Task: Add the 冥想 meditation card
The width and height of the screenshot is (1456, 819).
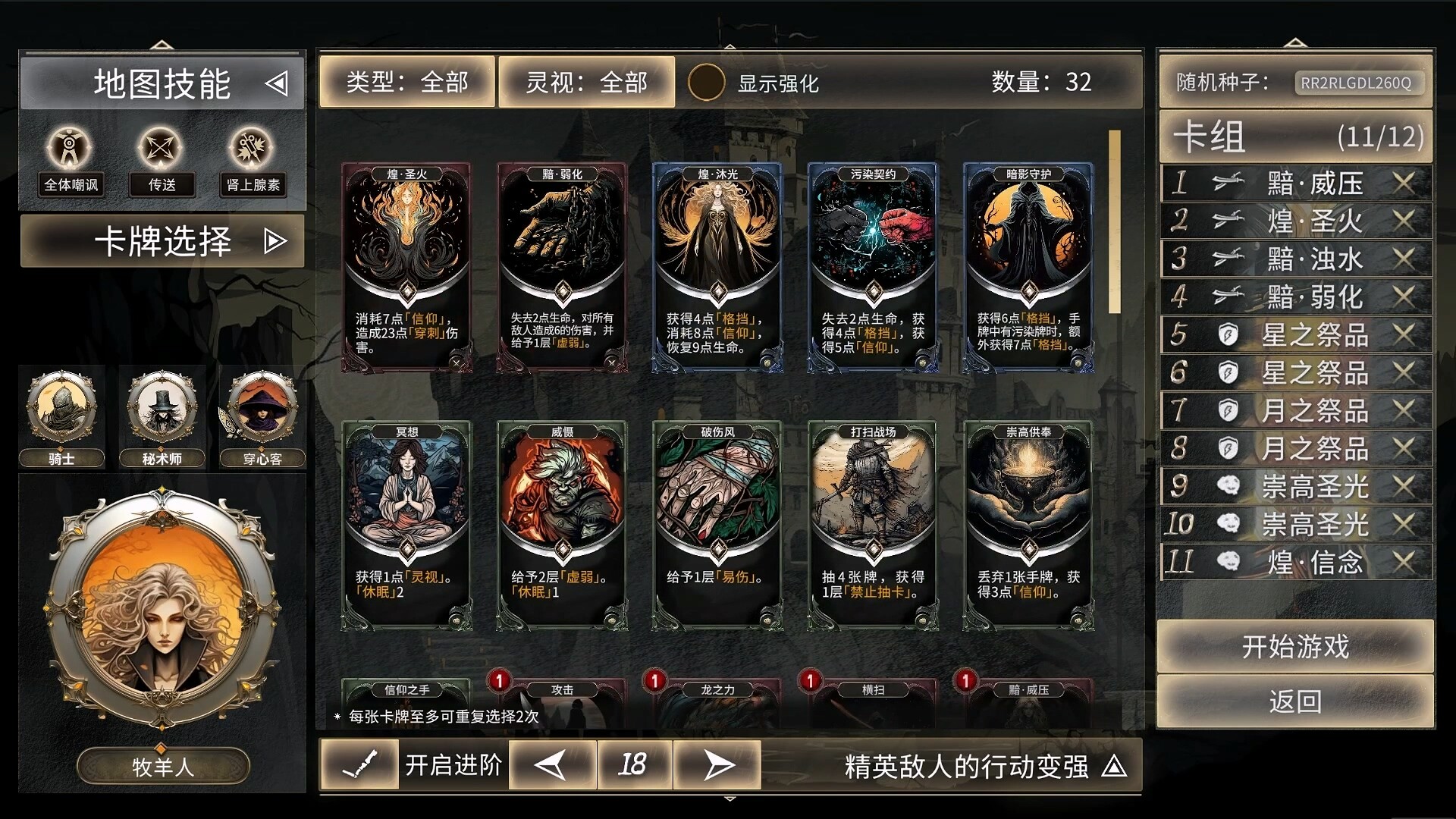Action: pyautogui.click(x=406, y=525)
